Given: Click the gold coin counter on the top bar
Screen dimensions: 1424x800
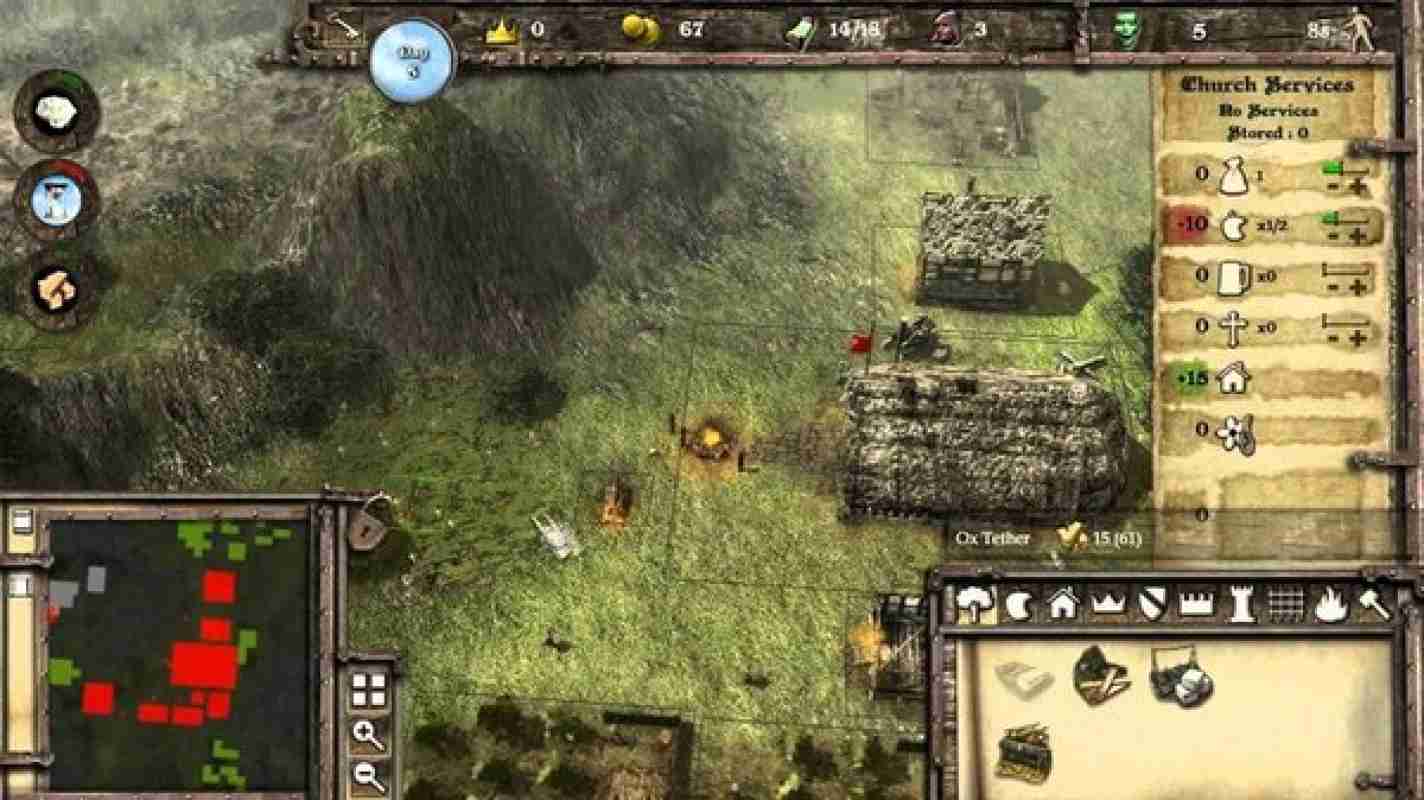Looking at the screenshot, I should click(640, 30).
